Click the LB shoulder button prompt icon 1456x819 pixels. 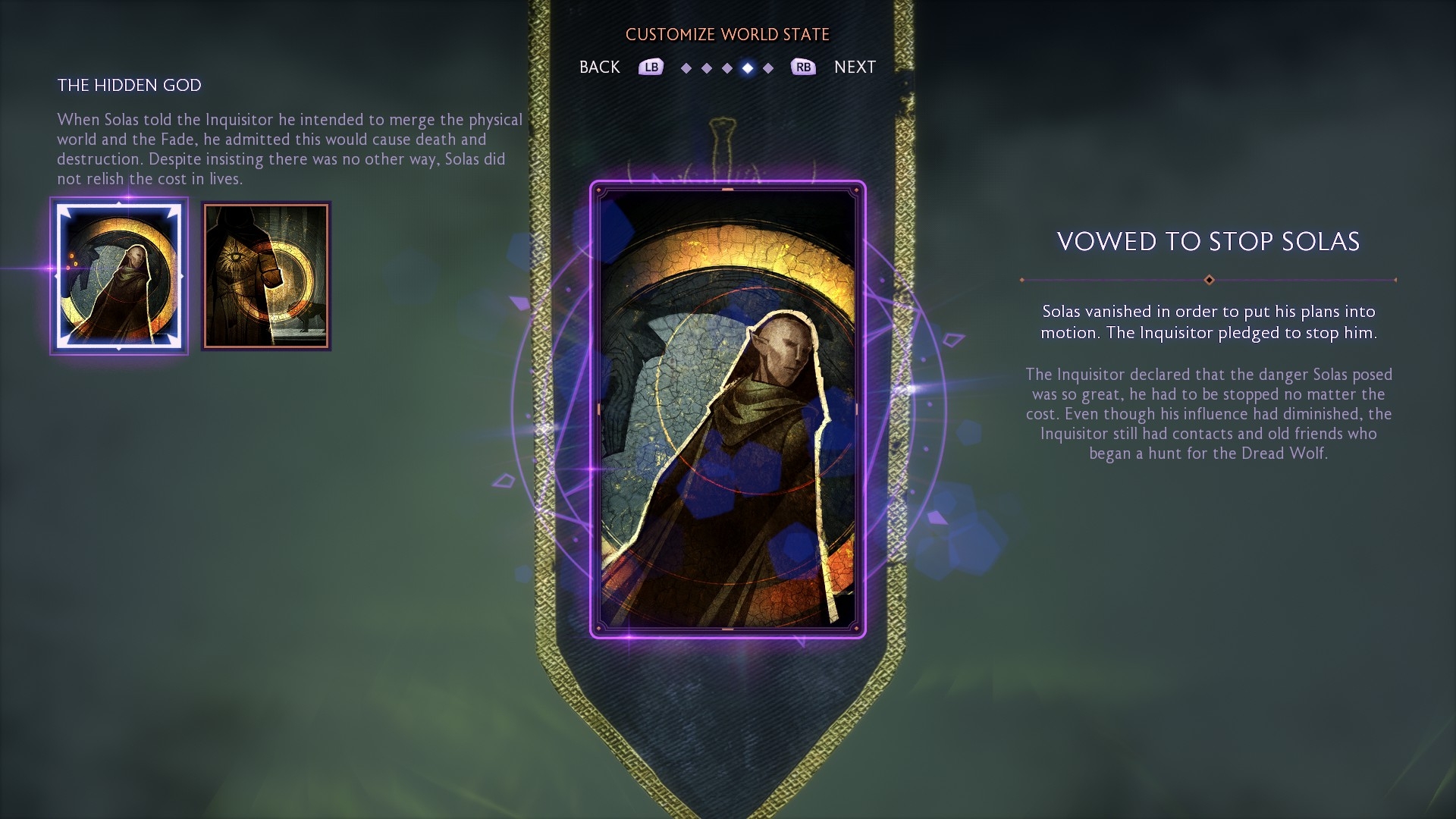650,67
